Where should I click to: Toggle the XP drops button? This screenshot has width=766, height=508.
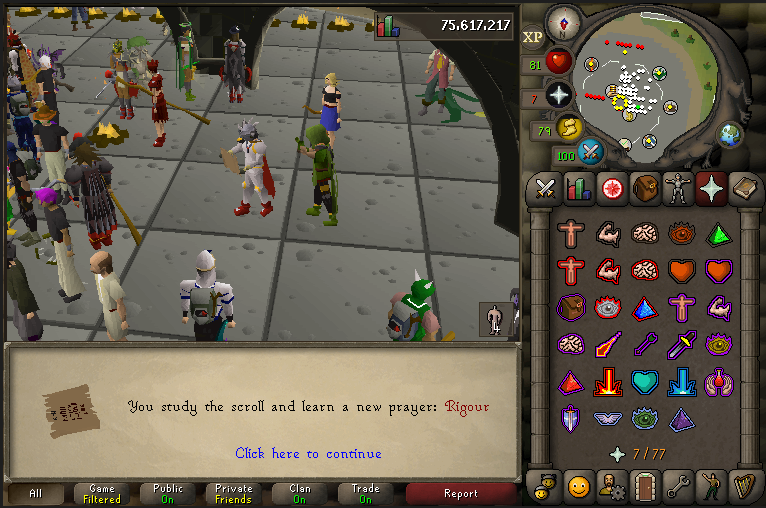[x=533, y=37]
